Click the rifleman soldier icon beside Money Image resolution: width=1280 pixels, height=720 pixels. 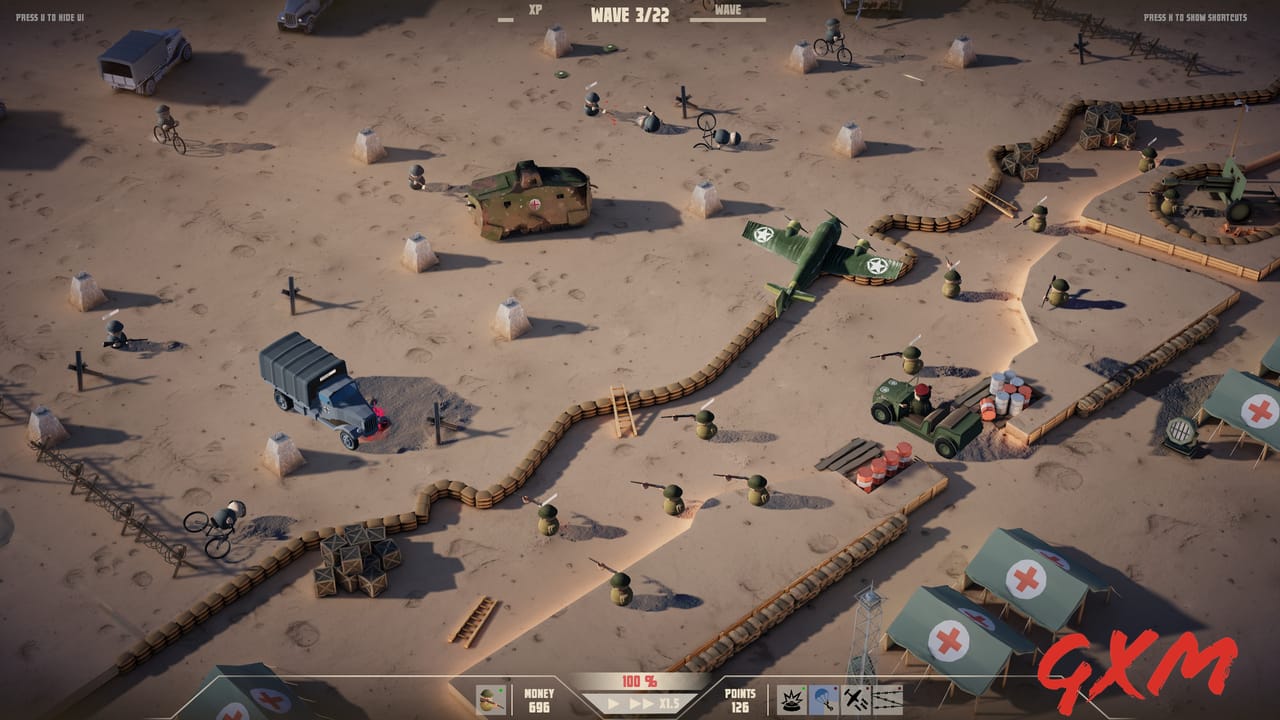click(490, 700)
